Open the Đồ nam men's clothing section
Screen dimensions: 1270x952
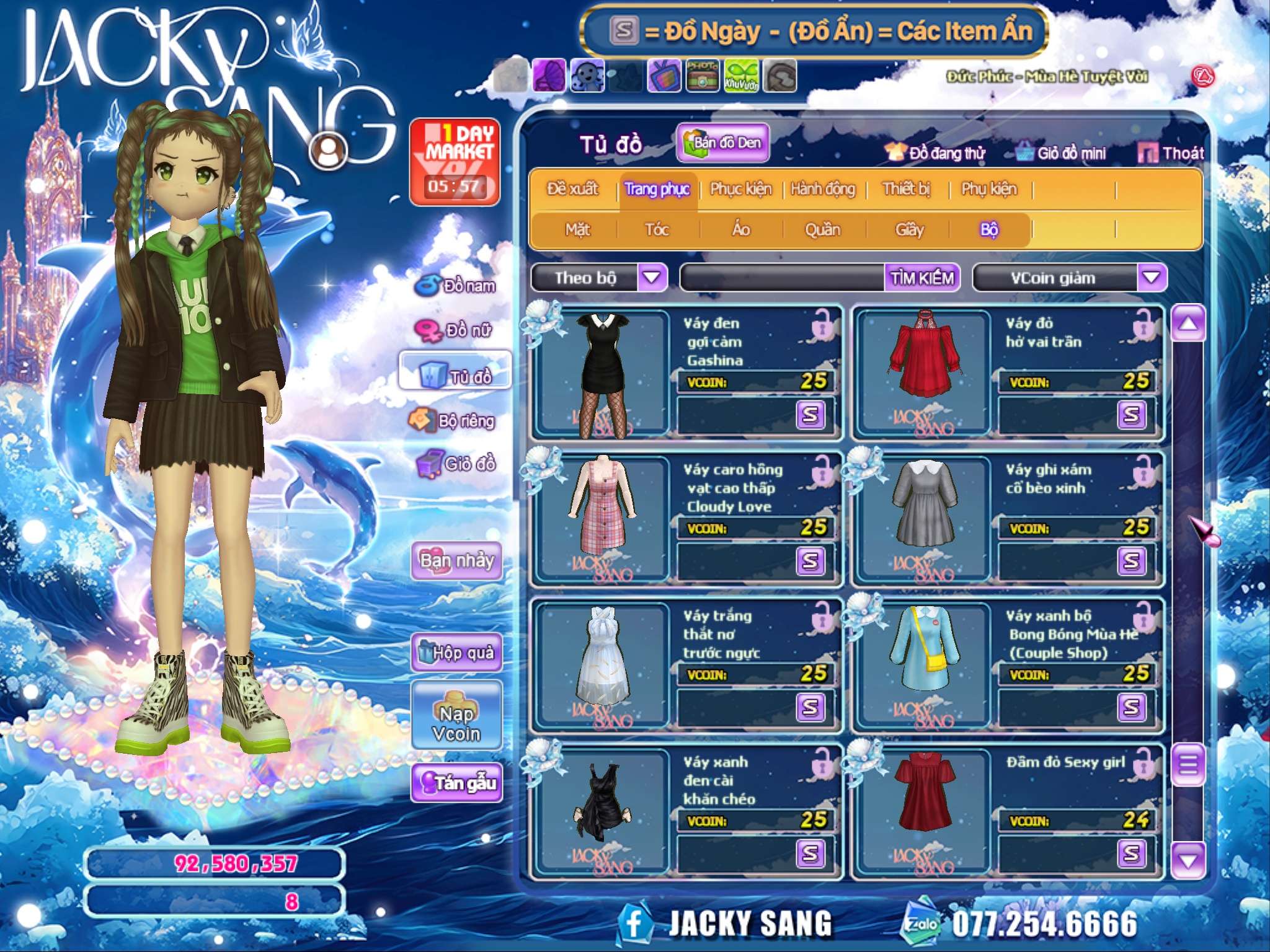pyautogui.click(x=456, y=286)
